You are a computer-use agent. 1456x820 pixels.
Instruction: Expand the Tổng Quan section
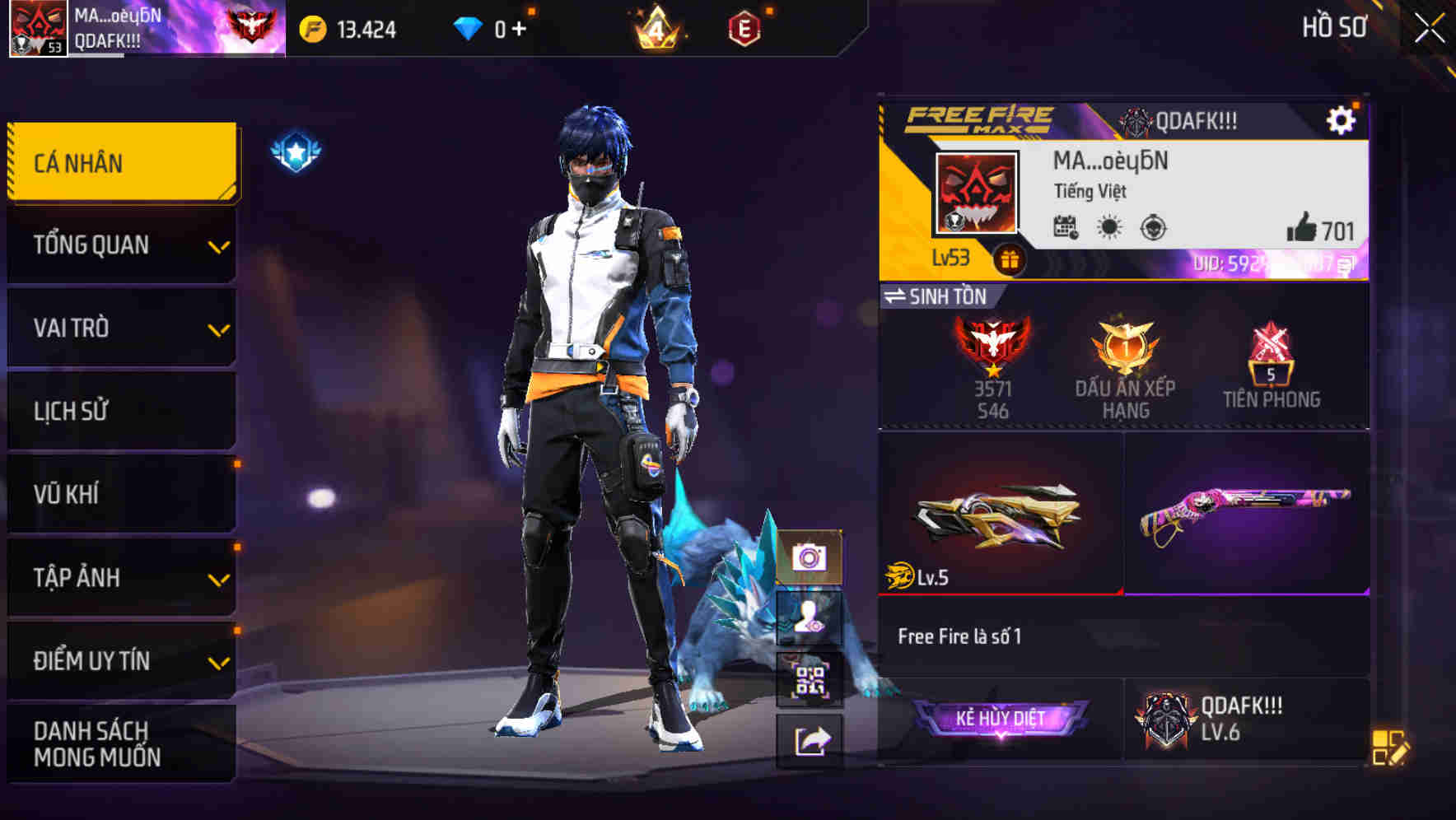(x=119, y=245)
